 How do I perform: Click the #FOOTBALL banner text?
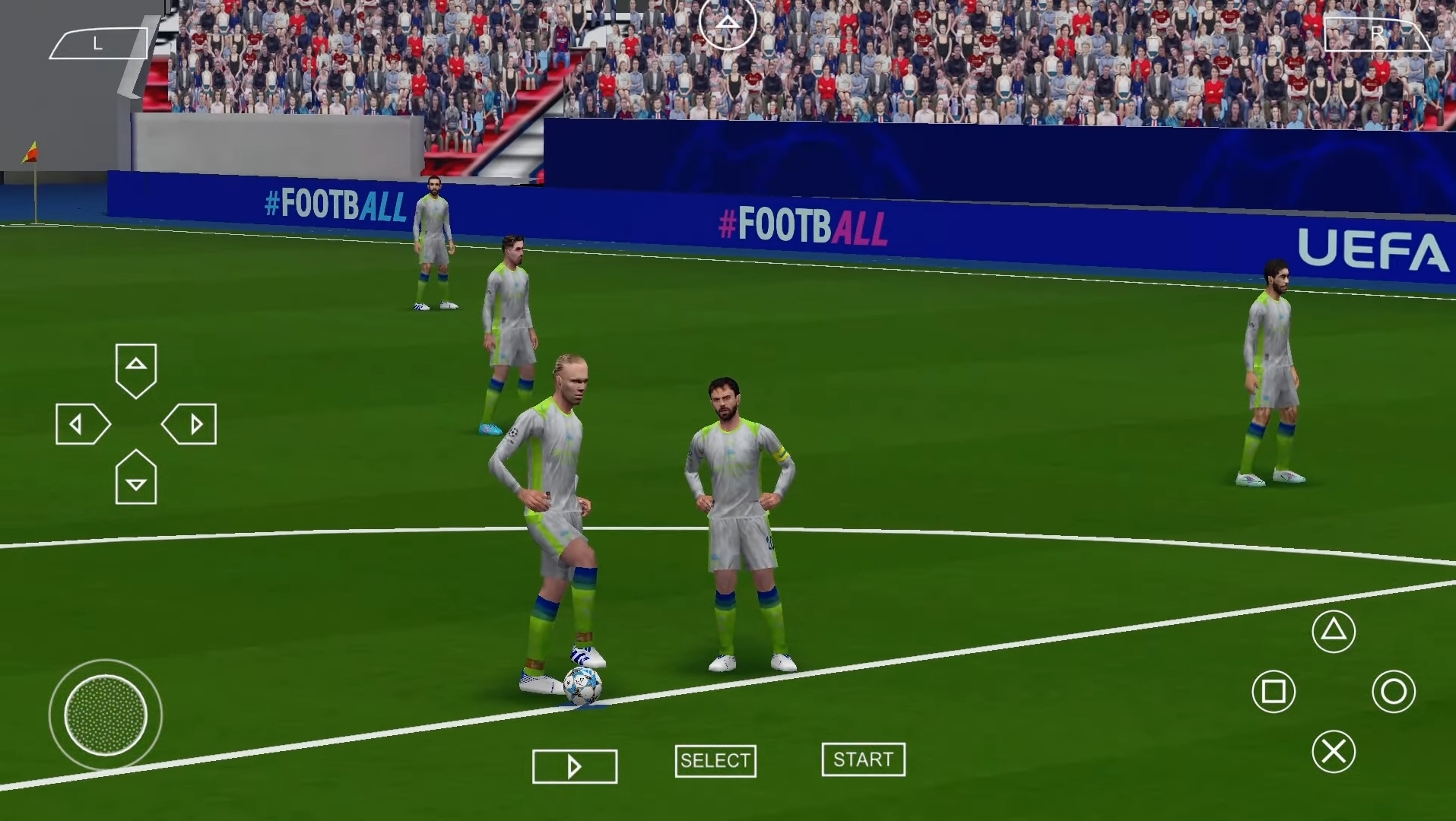tap(802, 225)
